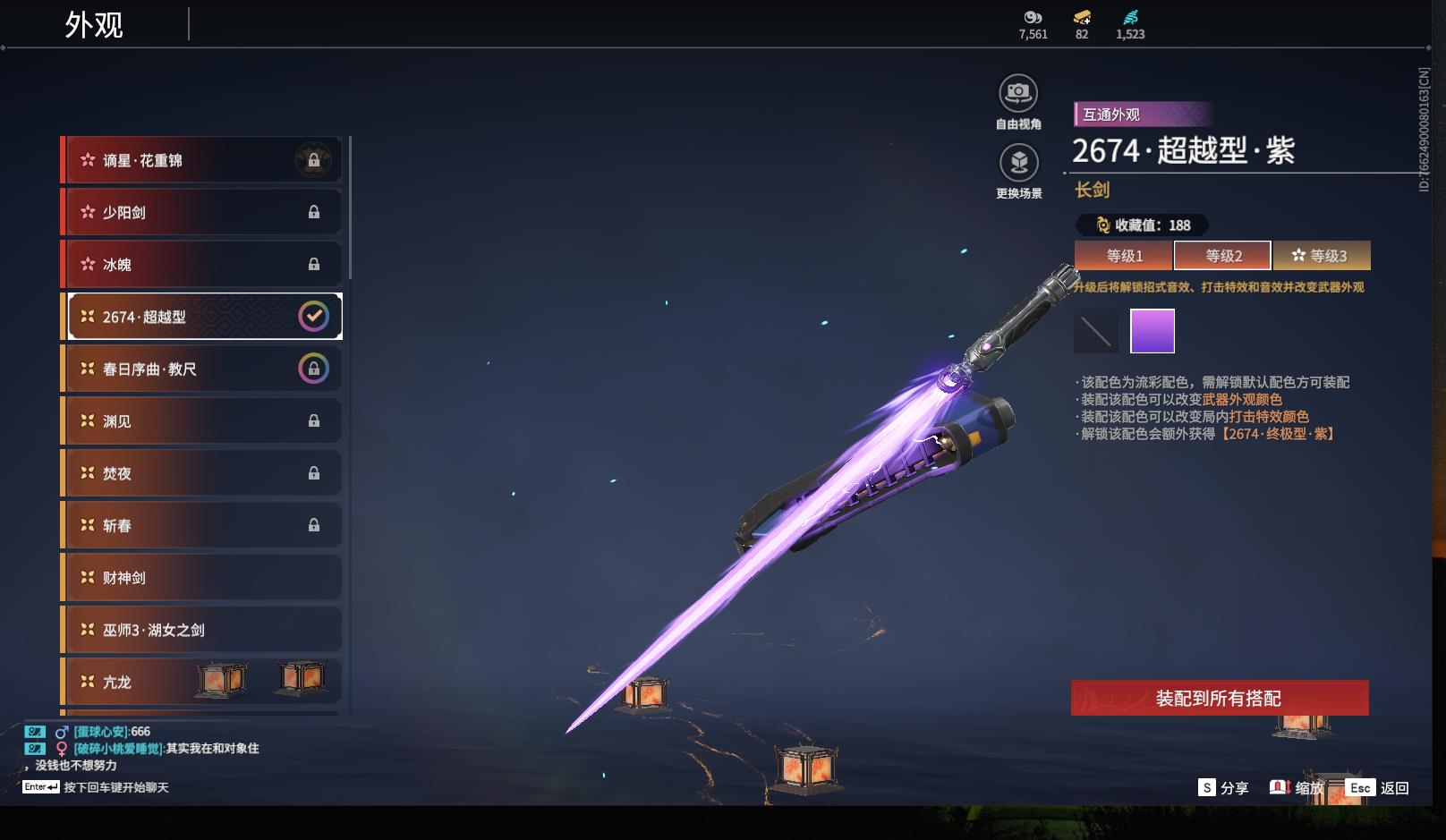1446x840 pixels.
Task: Choose the default dark color swatch
Action: tap(1096, 332)
